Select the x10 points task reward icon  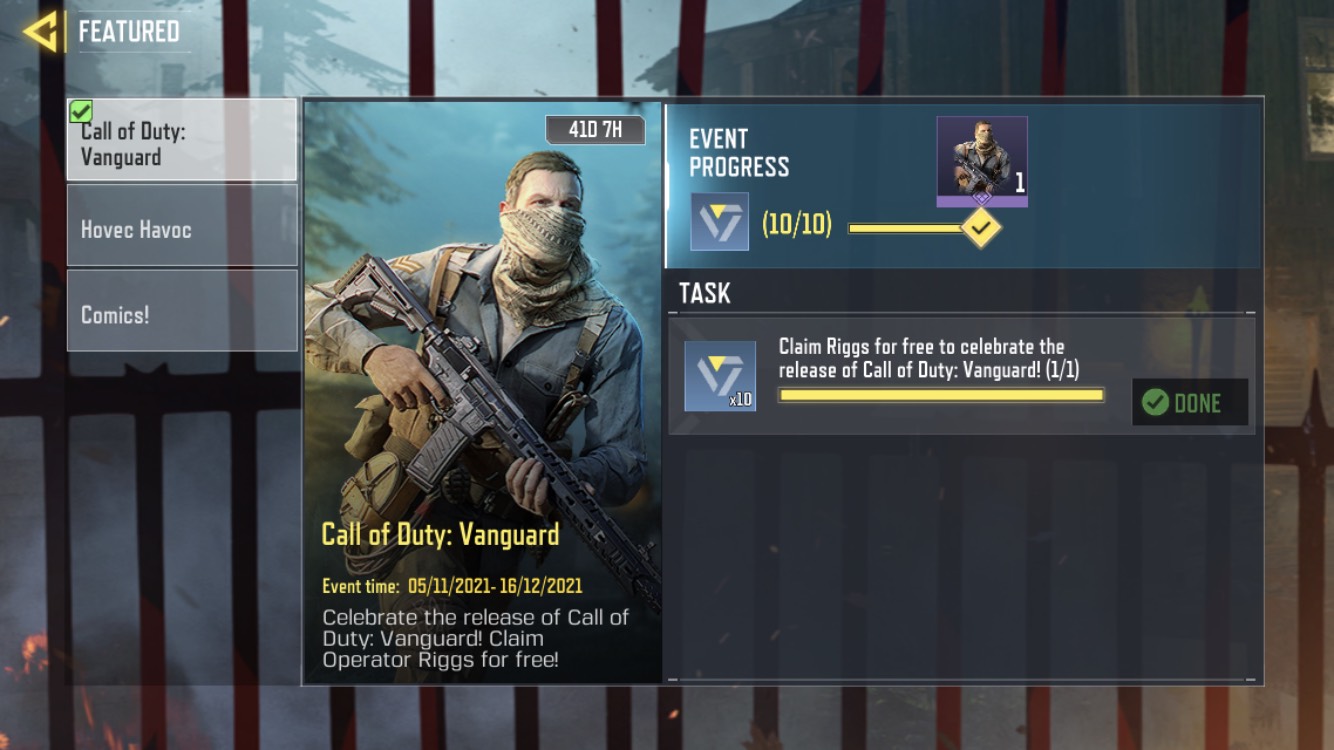point(719,376)
